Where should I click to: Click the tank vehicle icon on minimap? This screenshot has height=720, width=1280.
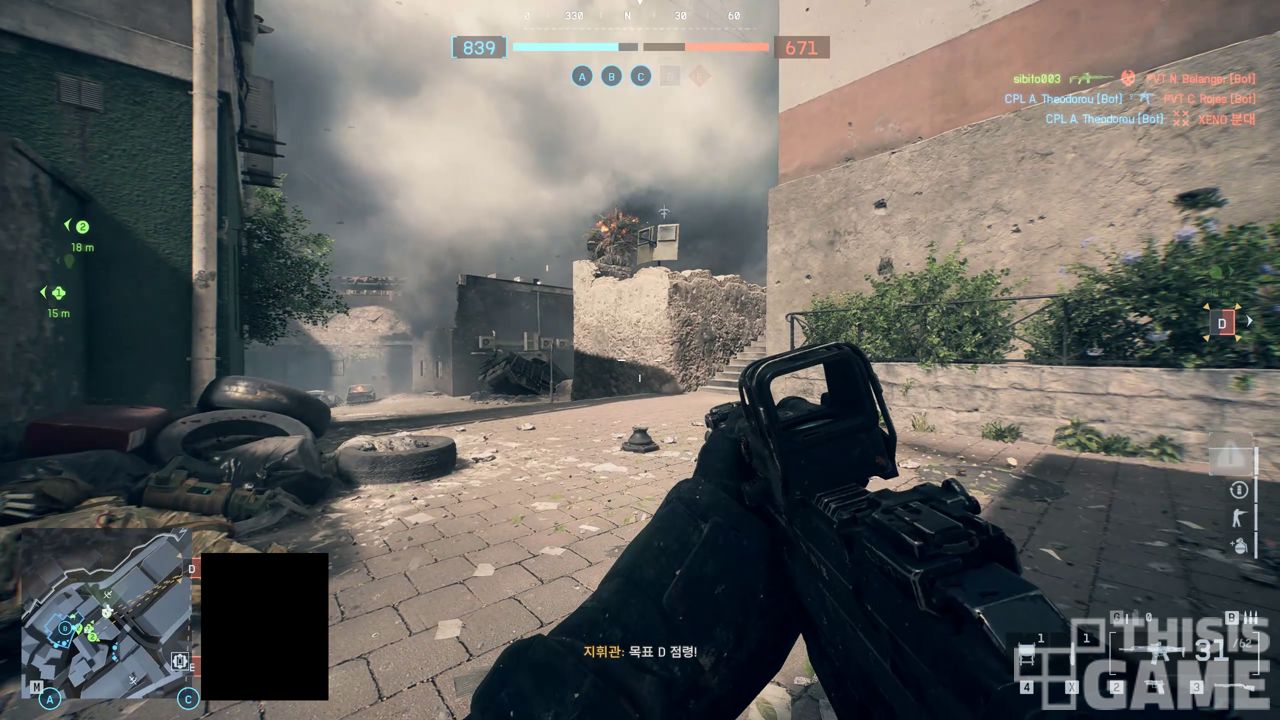pos(180,660)
